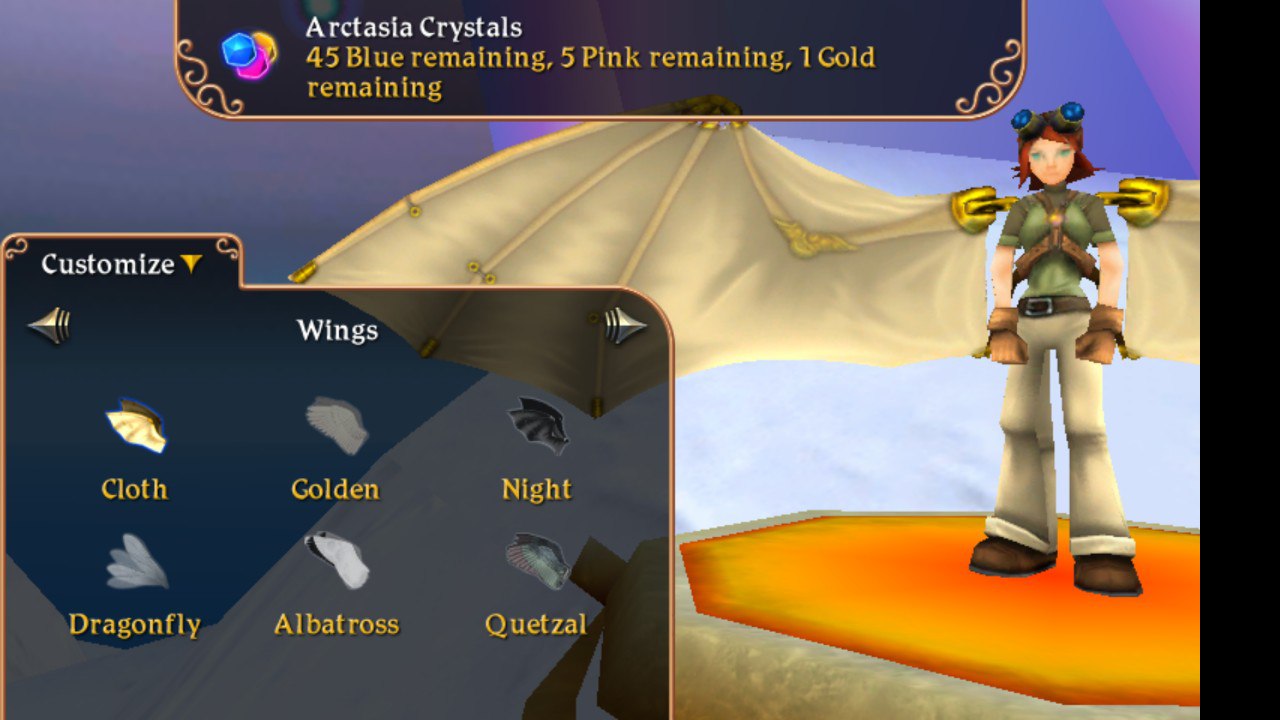Collapse the Customize dropdown tab
Screen dimensions: 1280x720
coord(122,264)
